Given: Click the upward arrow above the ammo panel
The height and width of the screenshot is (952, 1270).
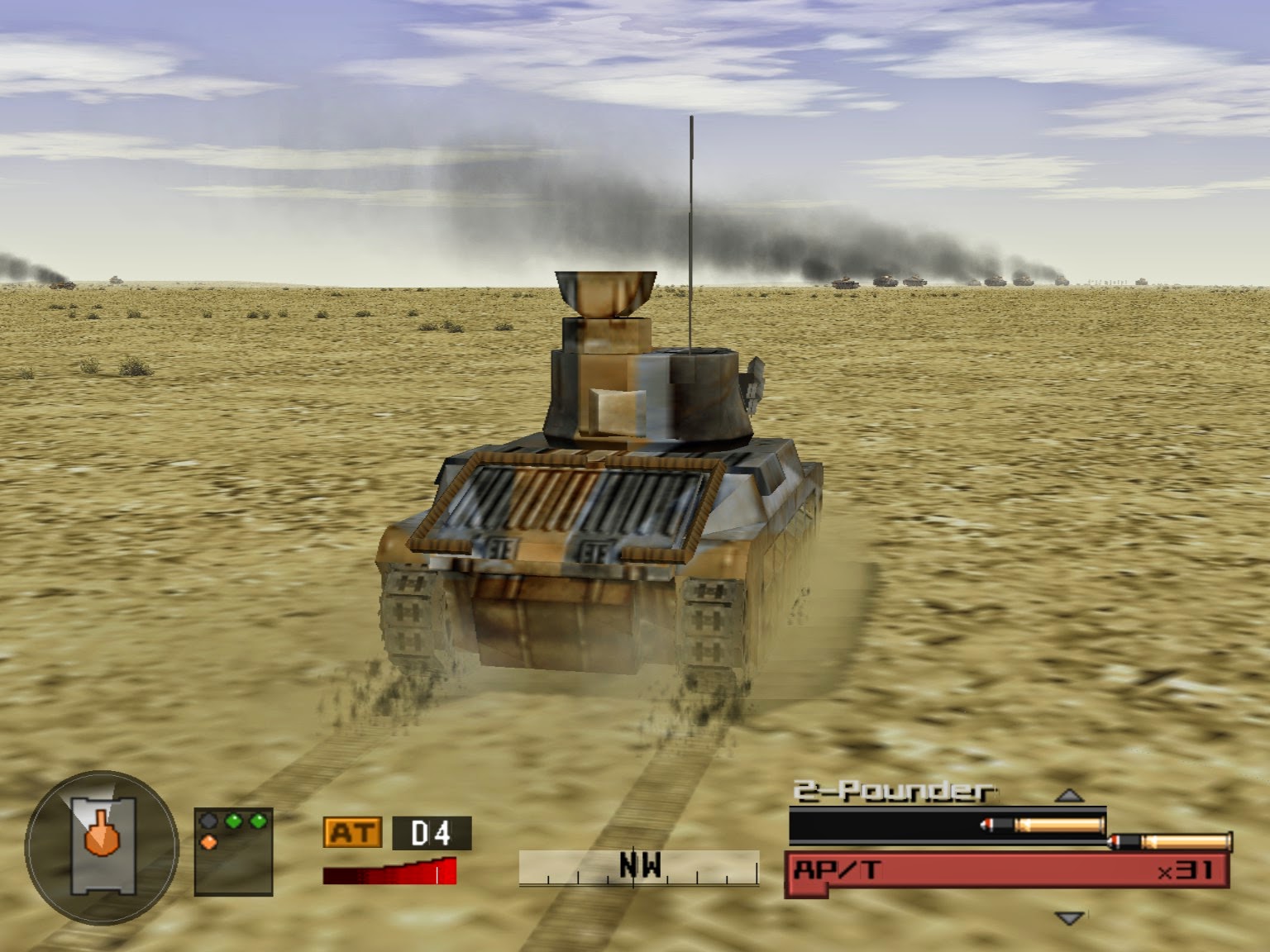Looking at the screenshot, I should pos(1068,796).
